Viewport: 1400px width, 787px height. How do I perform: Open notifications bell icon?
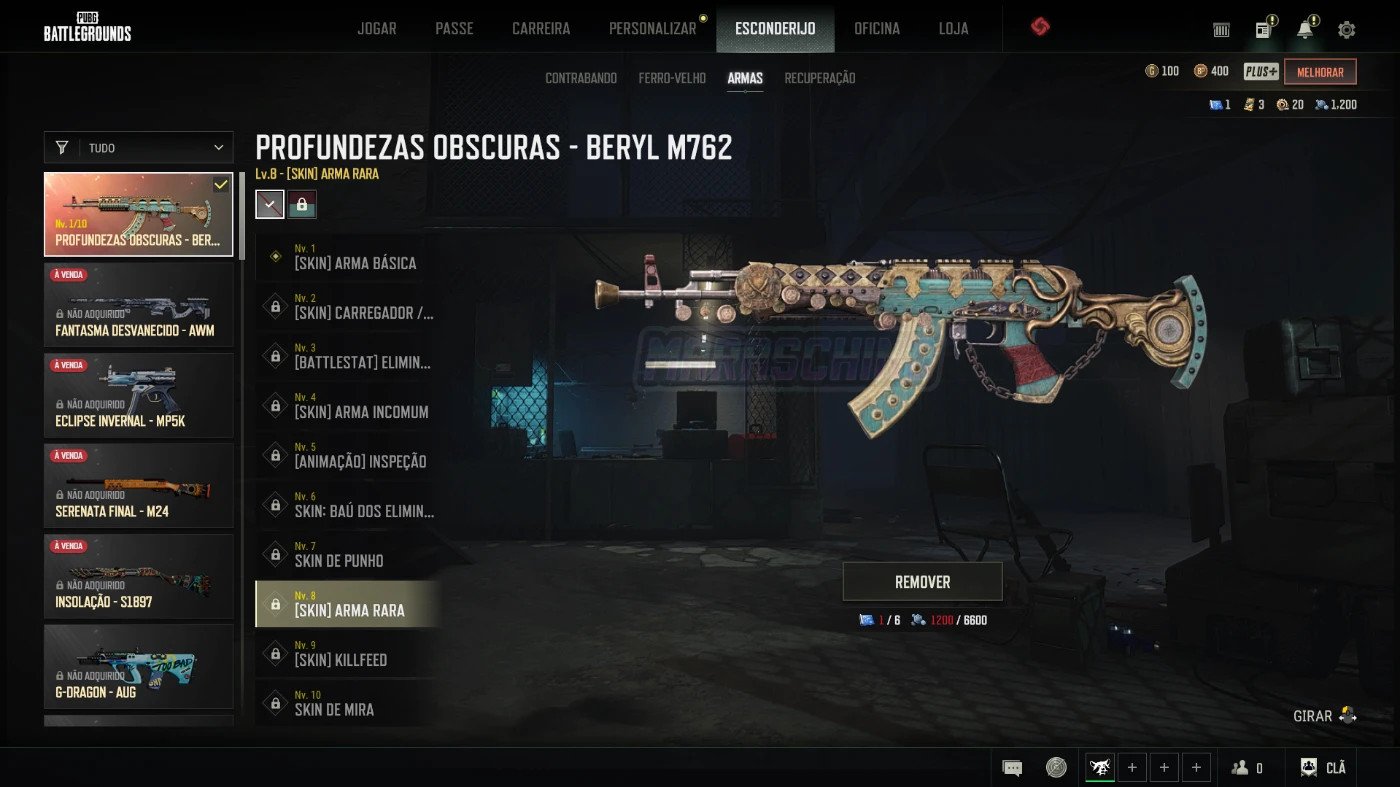coord(1305,29)
